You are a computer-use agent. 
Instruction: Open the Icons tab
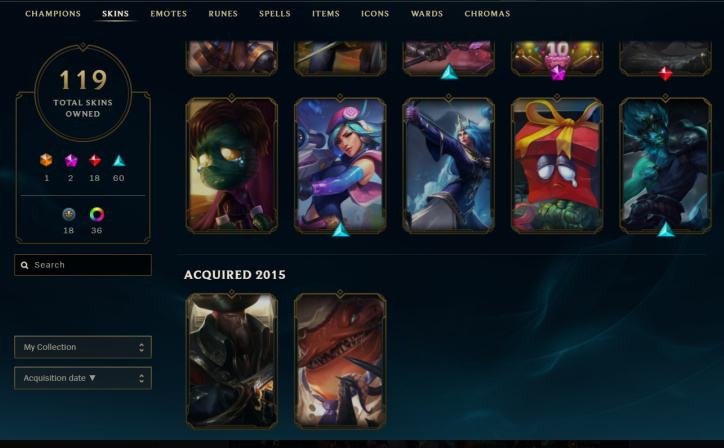(x=375, y=14)
